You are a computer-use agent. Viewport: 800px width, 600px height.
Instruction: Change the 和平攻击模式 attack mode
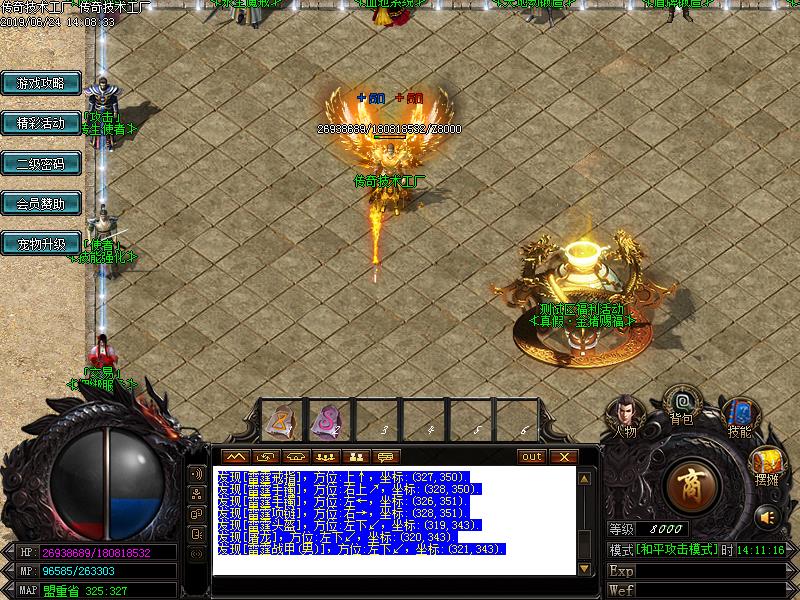(x=677, y=550)
